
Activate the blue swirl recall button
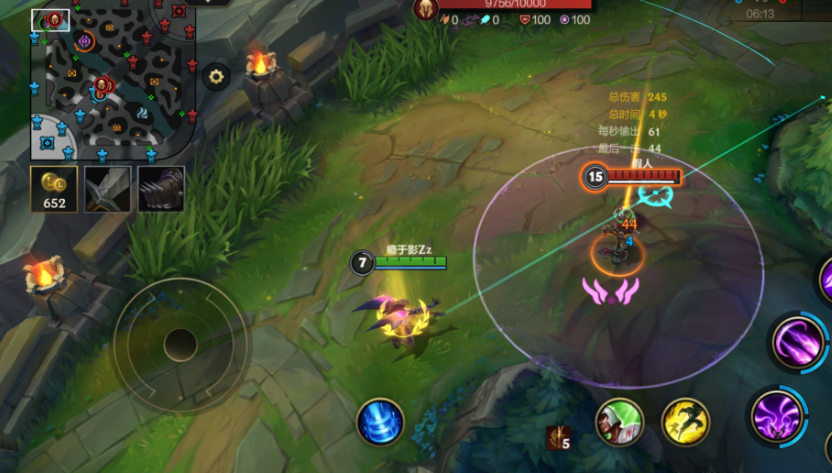[x=380, y=422]
